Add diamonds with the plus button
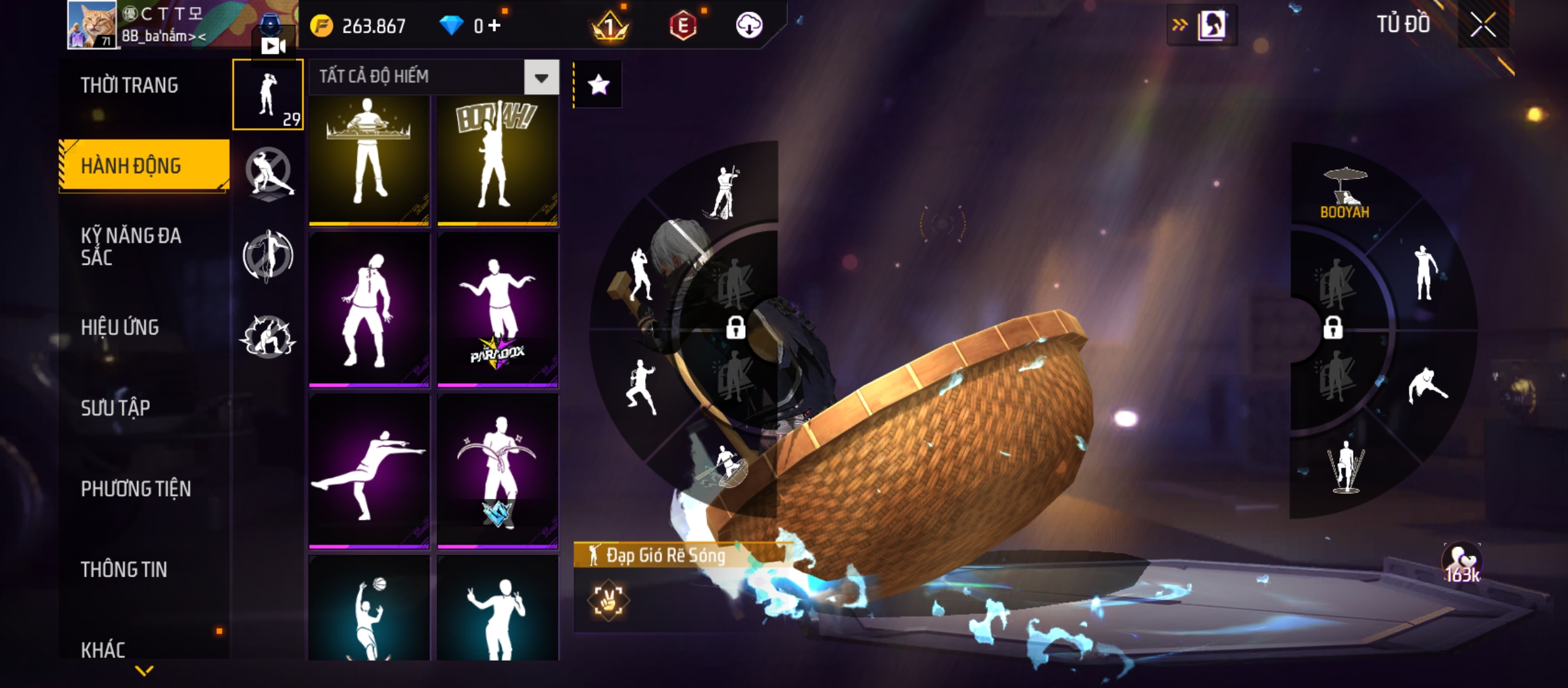This screenshot has width=1568, height=688. coord(495,25)
